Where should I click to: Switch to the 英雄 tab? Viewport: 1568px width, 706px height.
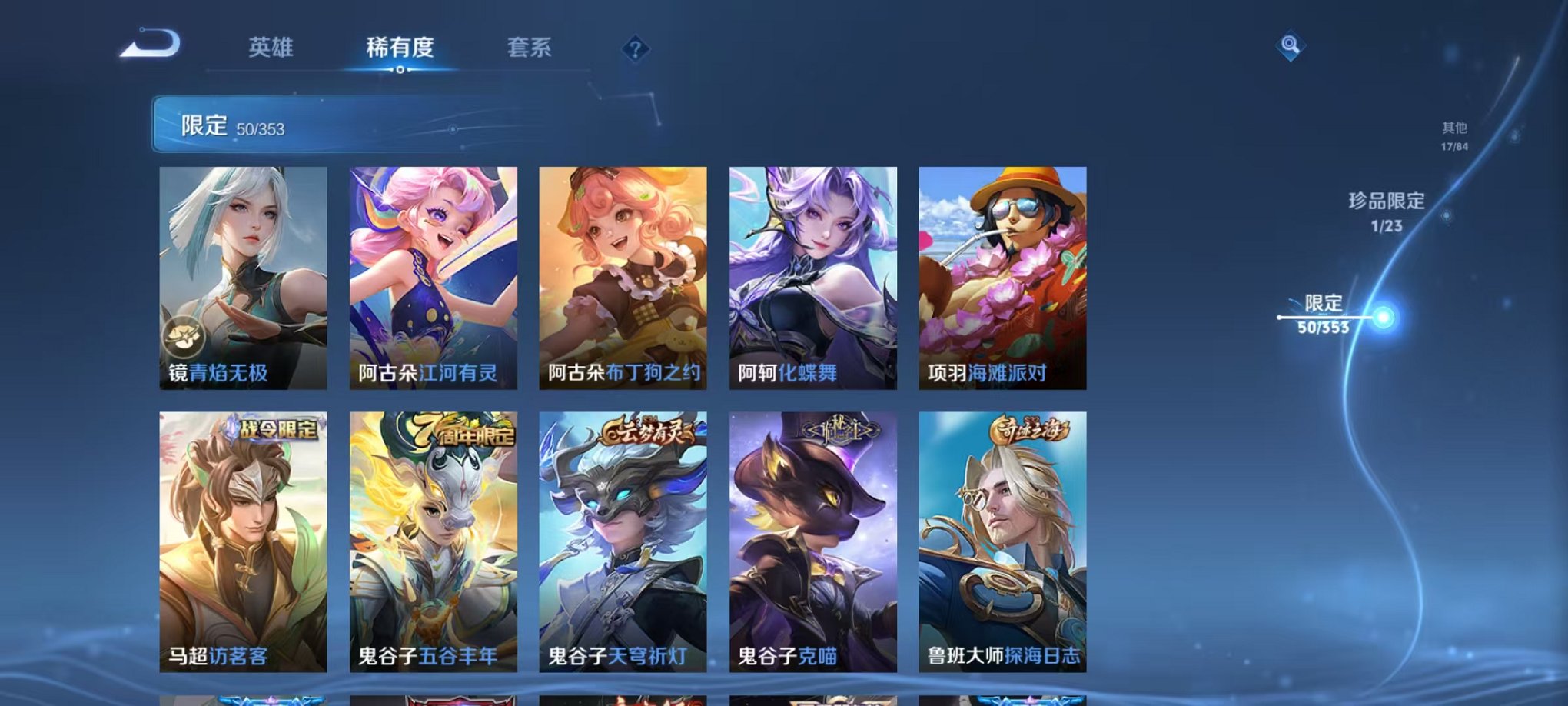tap(270, 48)
